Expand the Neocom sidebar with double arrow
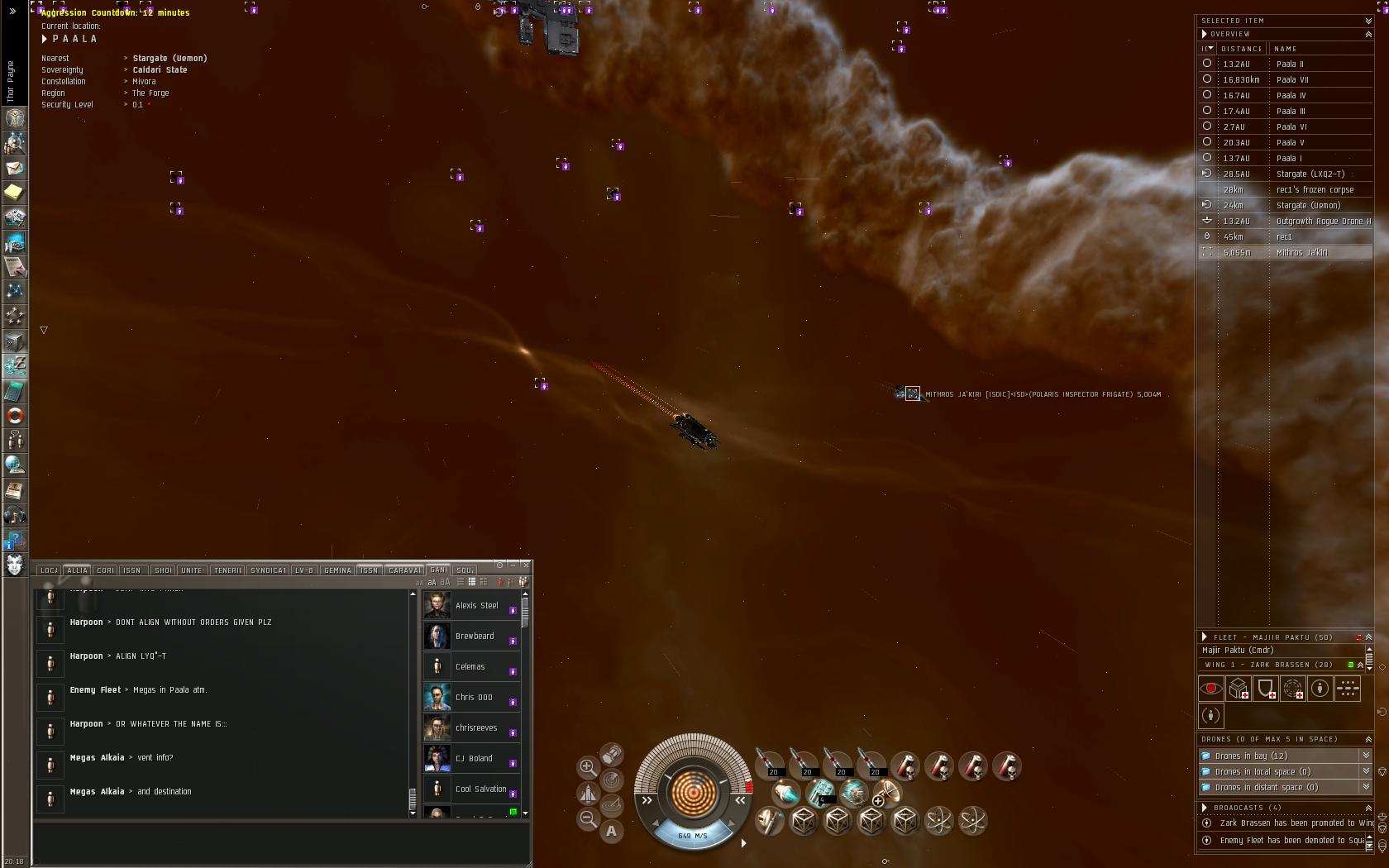 click(x=12, y=11)
